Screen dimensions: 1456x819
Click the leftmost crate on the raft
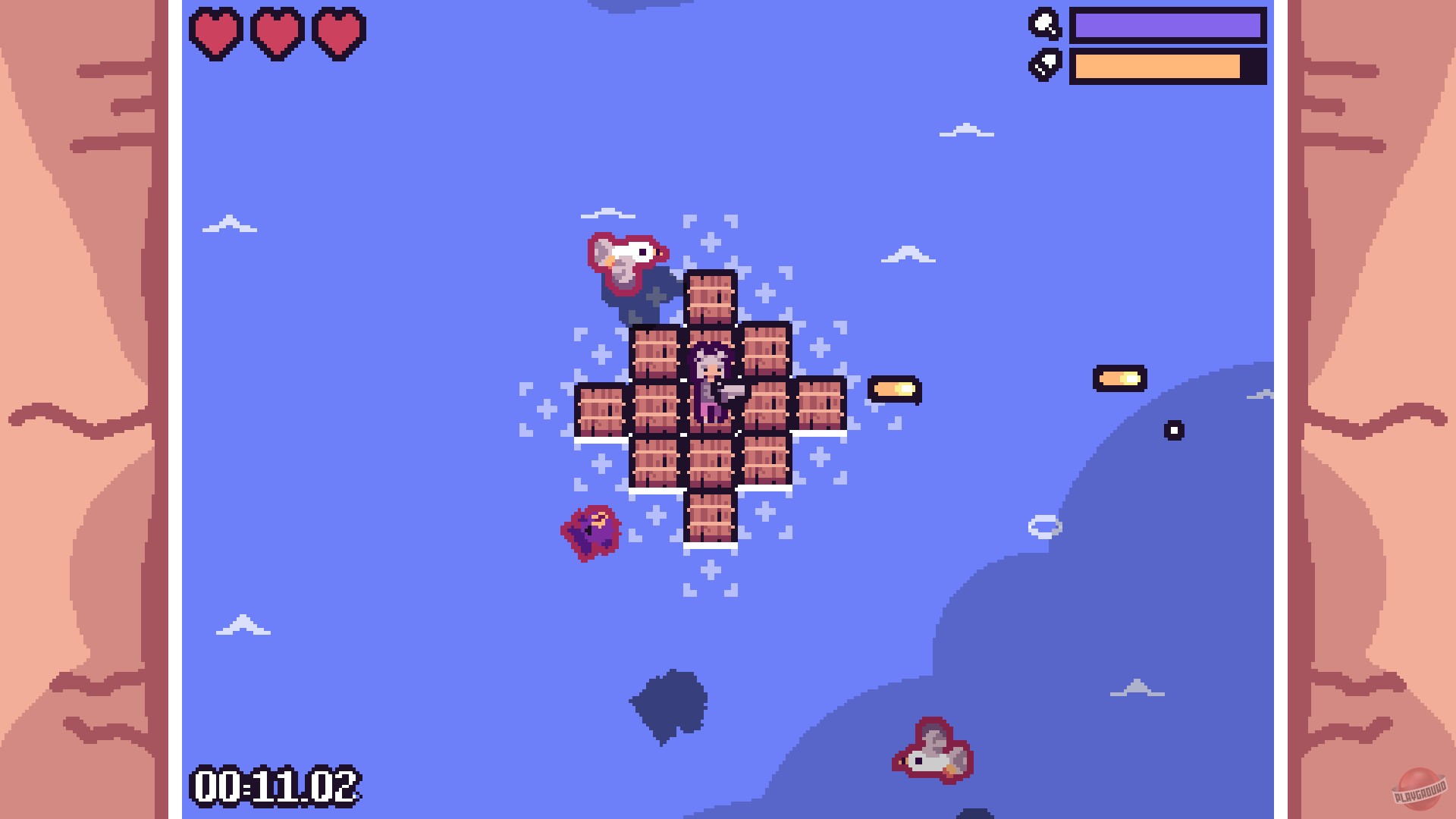pos(599,409)
